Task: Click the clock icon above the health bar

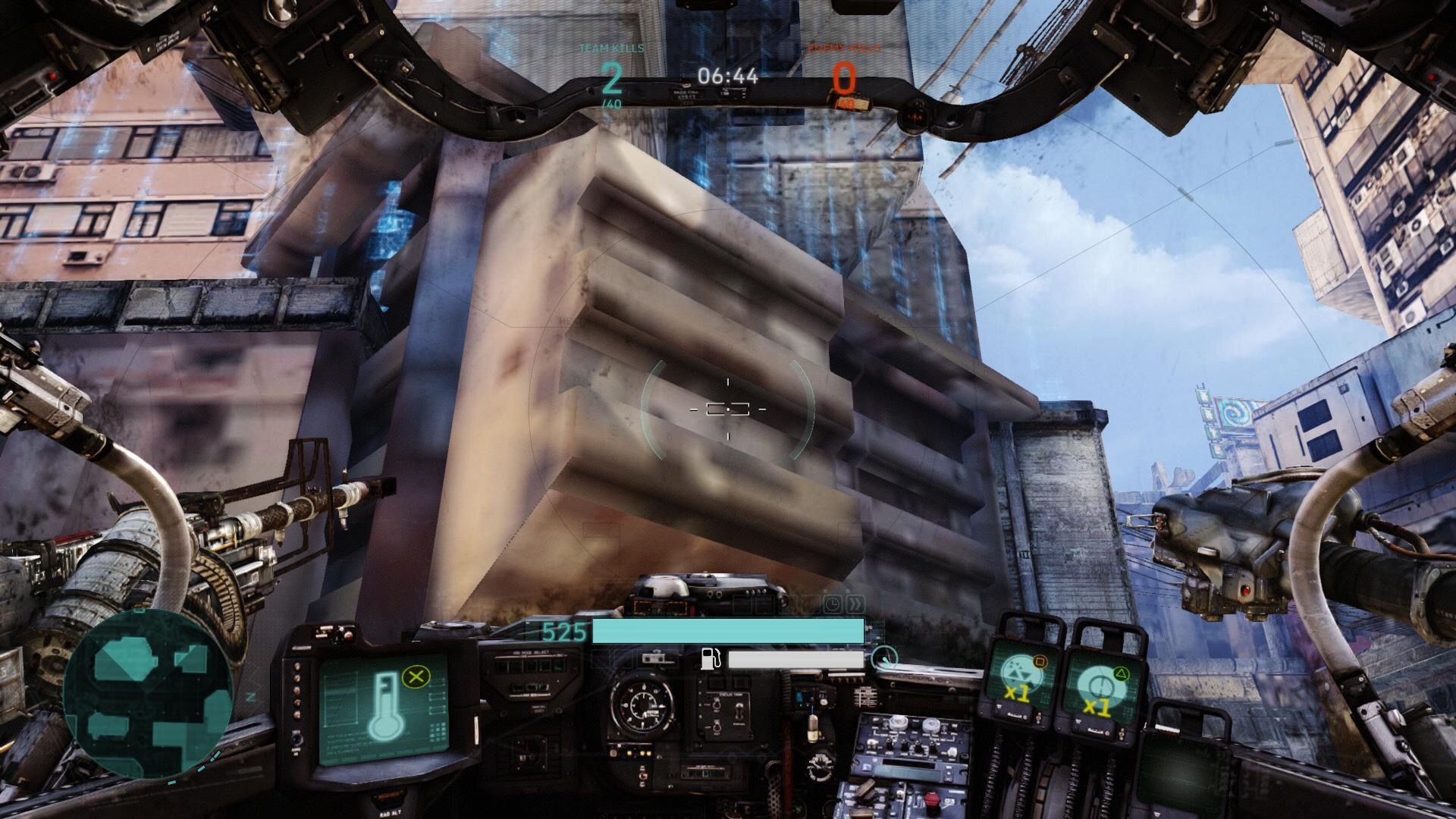Action: click(833, 604)
